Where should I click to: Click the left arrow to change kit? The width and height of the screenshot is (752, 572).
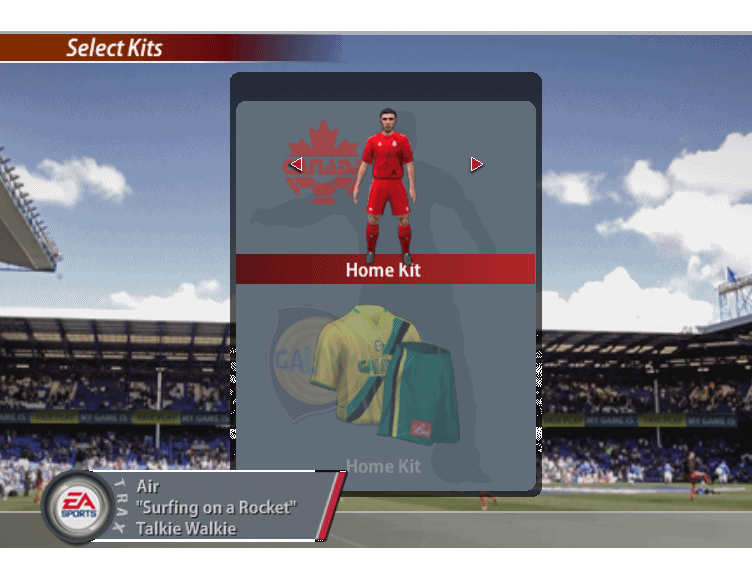tap(296, 164)
